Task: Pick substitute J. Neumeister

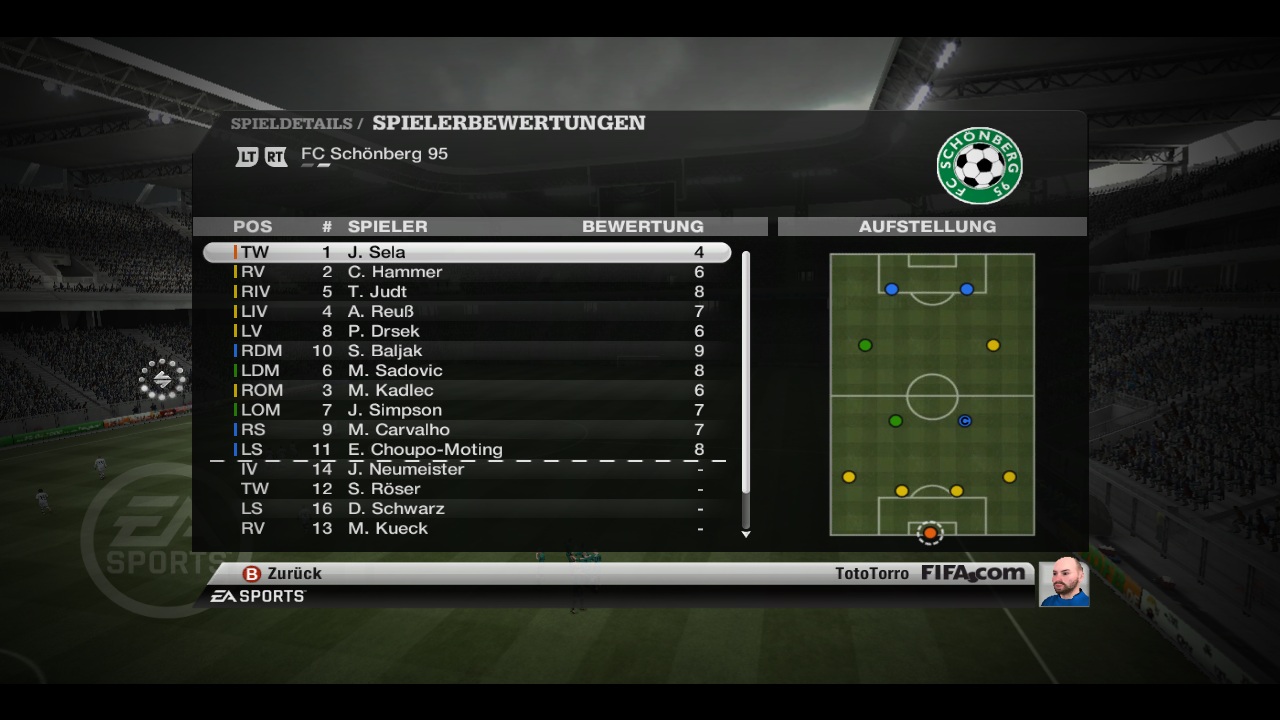Action: [467, 469]
